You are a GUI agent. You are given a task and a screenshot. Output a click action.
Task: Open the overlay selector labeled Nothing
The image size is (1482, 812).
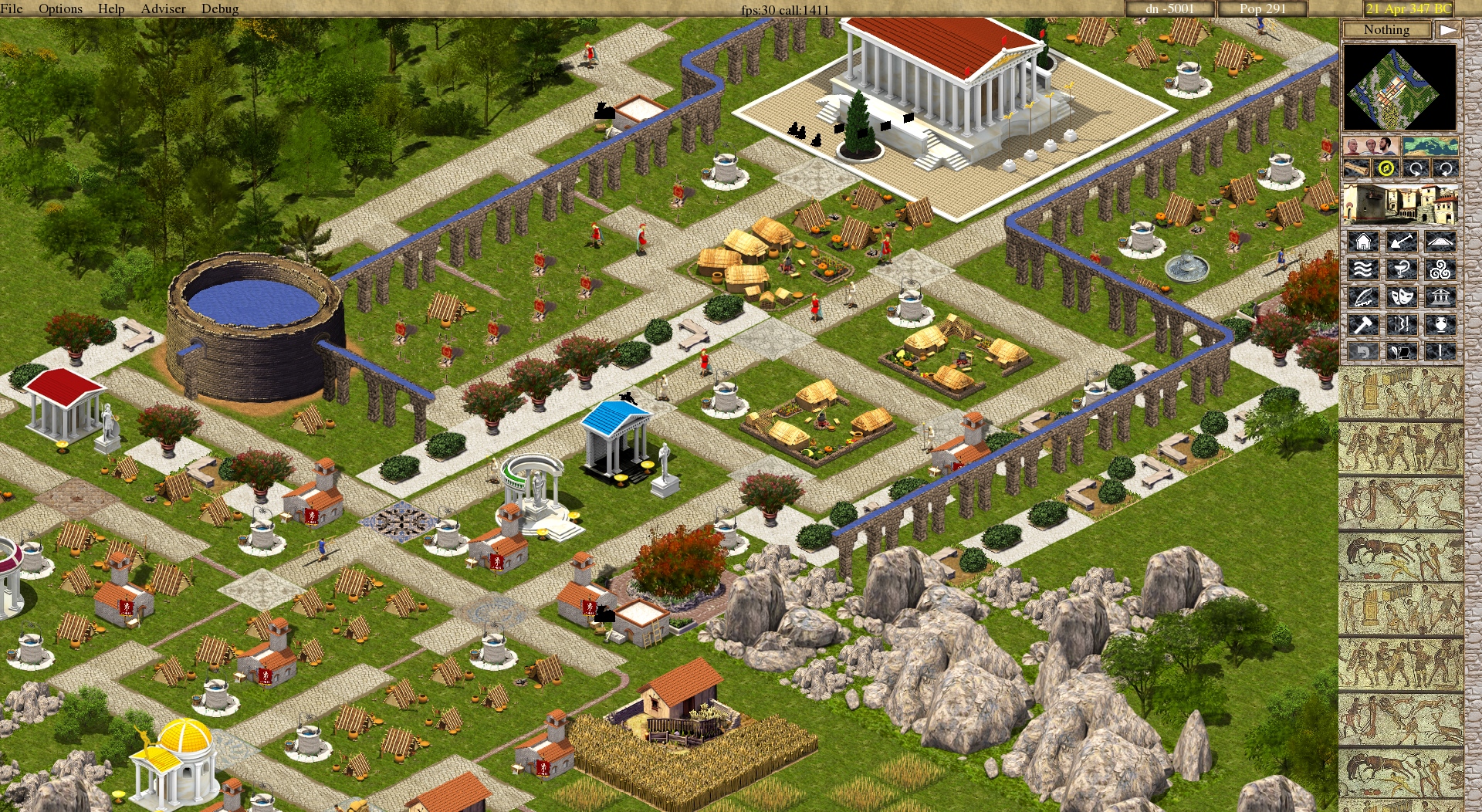pyautogui.click(x=1387, y=30)
